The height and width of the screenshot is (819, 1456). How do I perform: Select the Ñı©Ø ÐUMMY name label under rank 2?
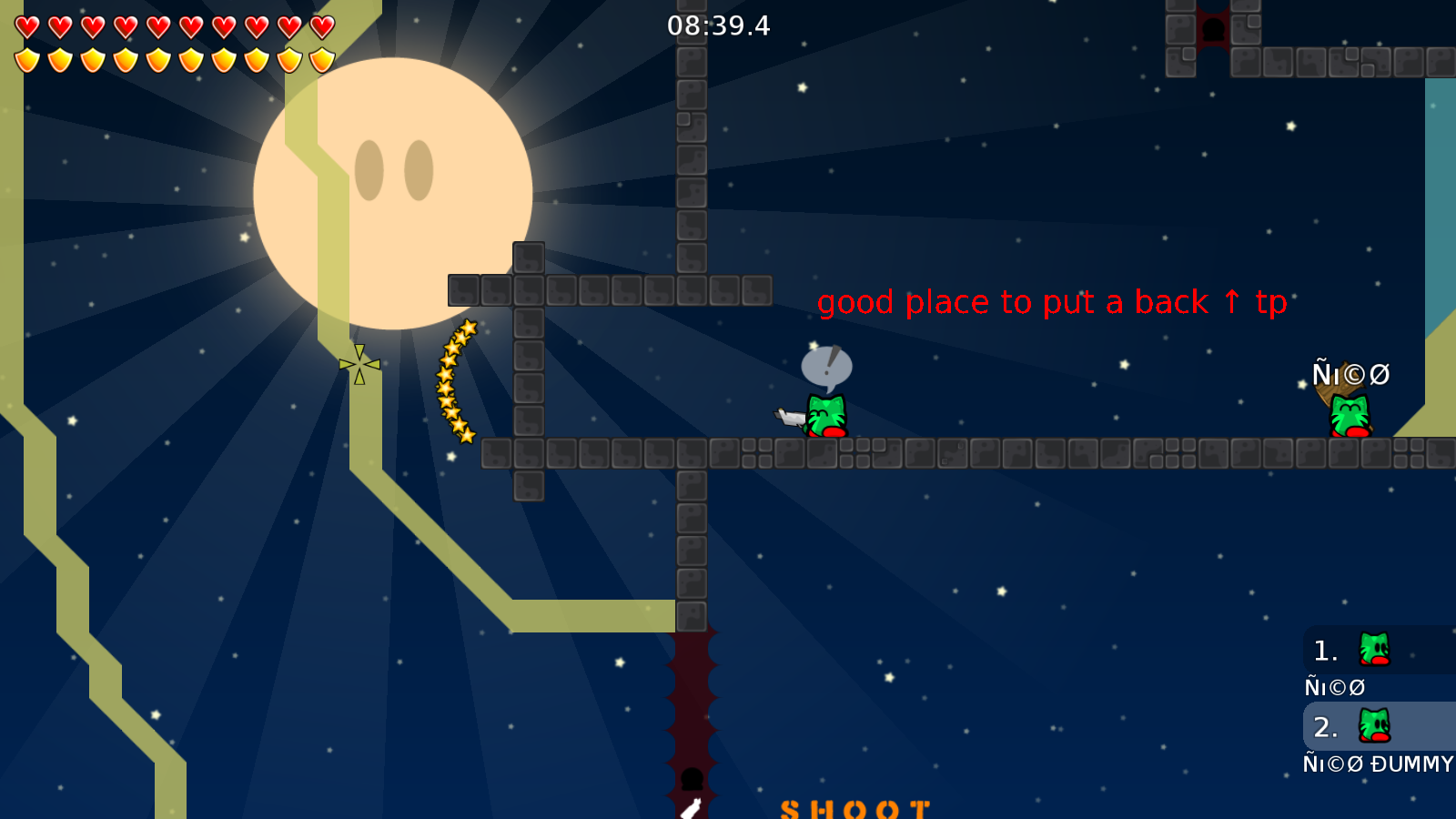click(x=1376, y=764)
